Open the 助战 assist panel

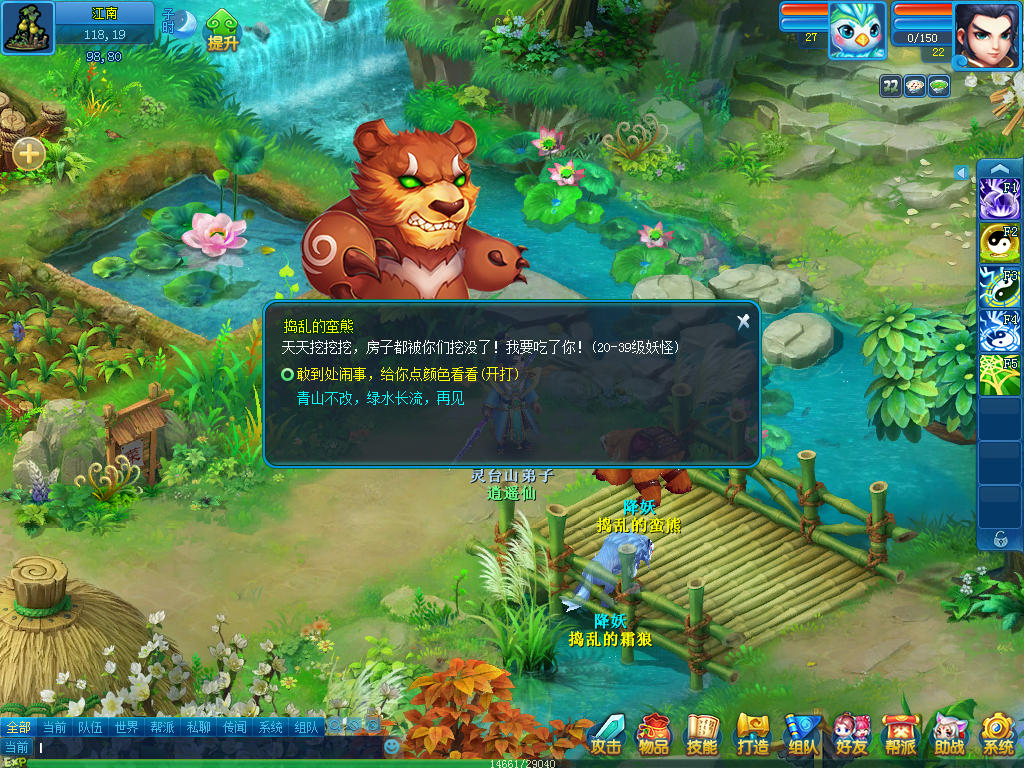point(949,734)
